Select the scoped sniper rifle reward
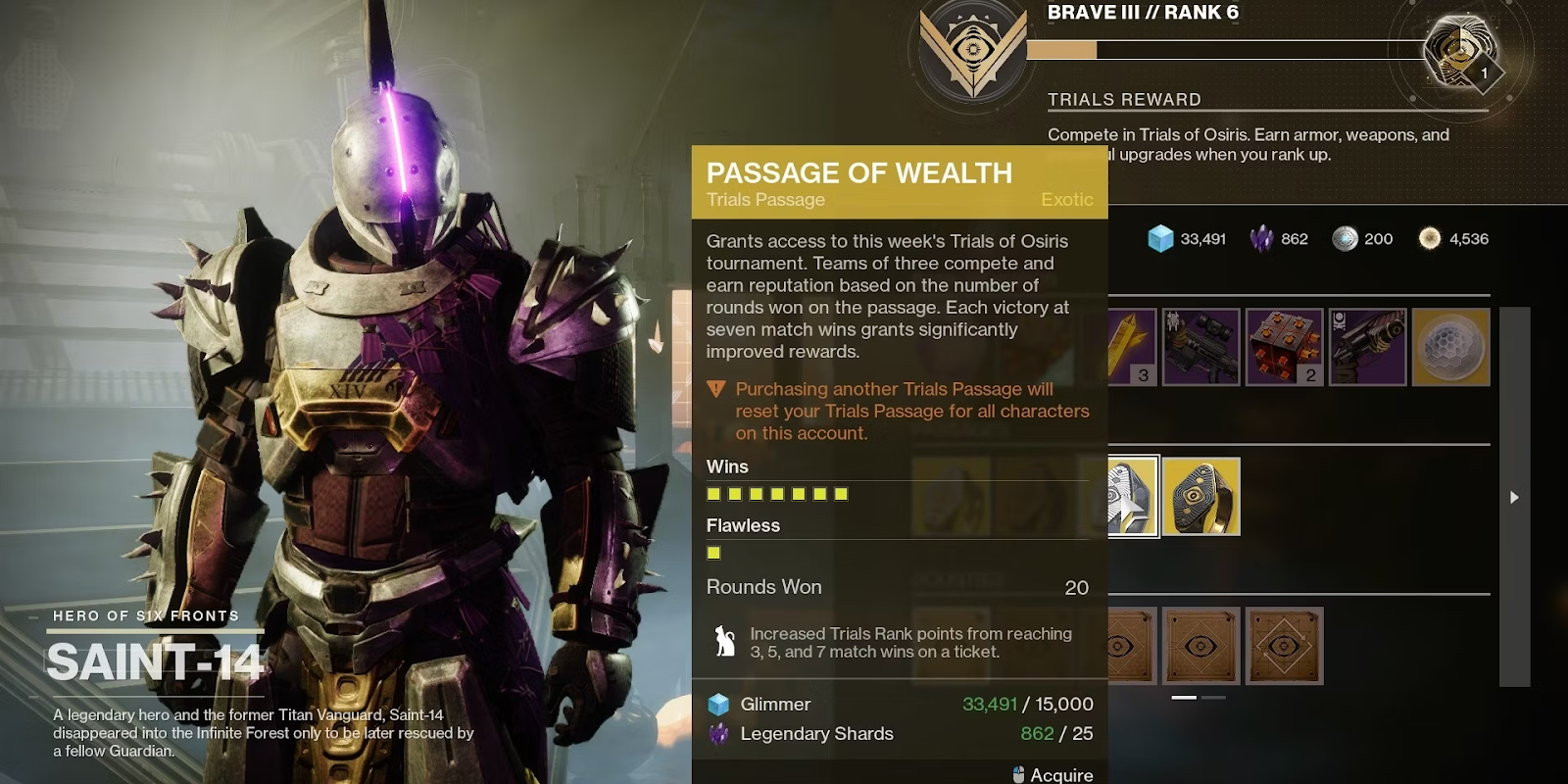Viewport: 1568px width, 784px height. (x=1201, y=347)
